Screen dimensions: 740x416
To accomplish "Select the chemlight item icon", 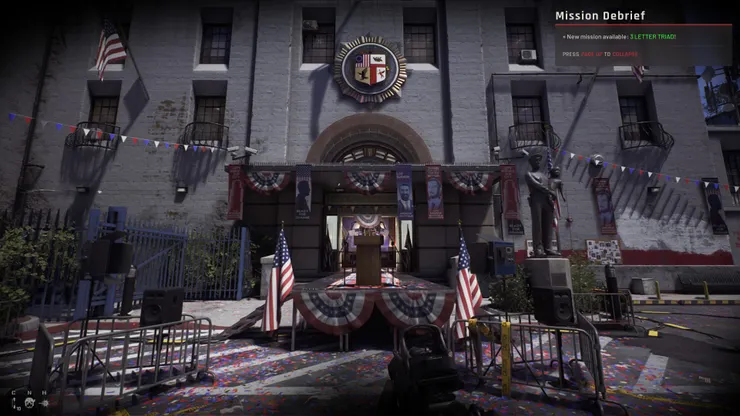I will (x=14, y=403).
